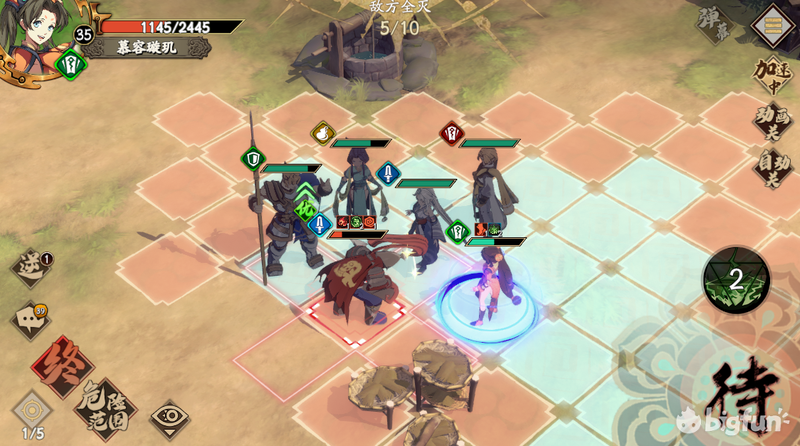The image size is (800, 446).
Task: Open the chat bubble with 39 badge
Action: tap(29, 320)
